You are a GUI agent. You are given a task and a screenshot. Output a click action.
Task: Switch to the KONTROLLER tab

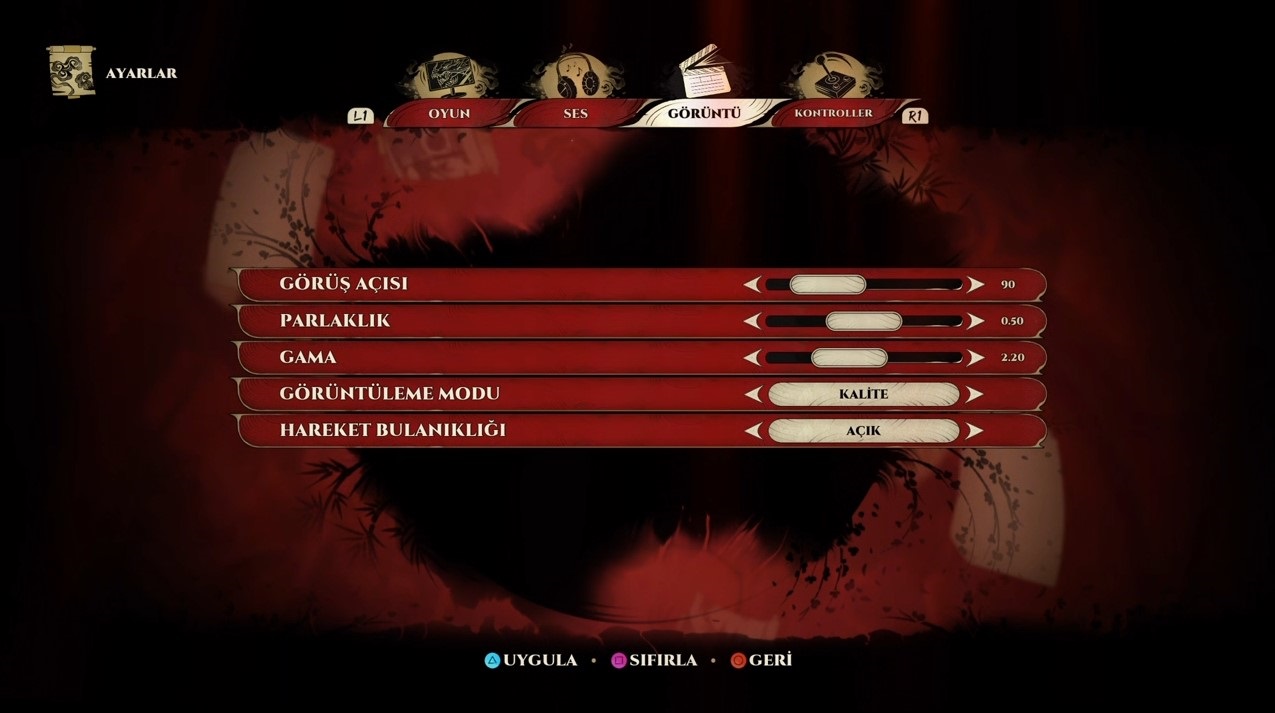click(833, 113)
